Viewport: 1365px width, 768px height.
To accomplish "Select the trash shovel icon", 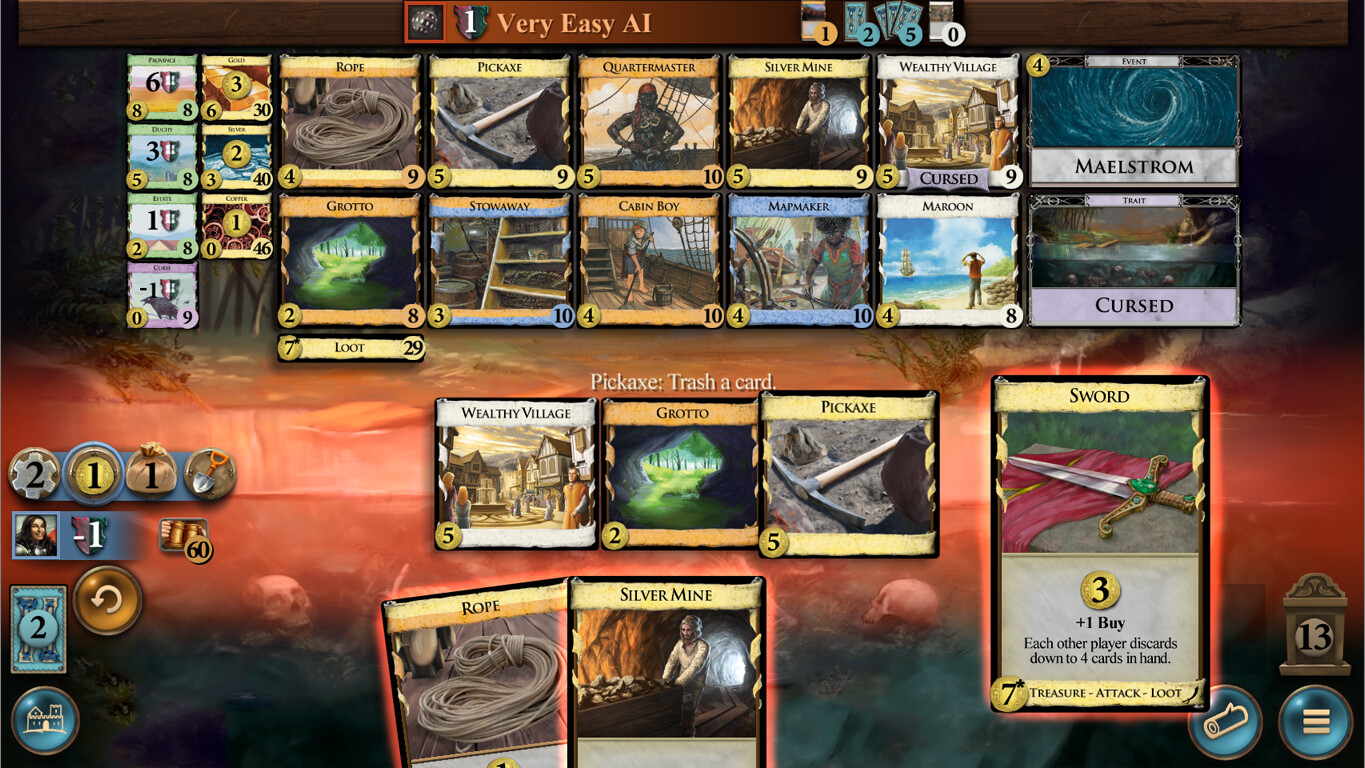I will click(x=210, y=474).
